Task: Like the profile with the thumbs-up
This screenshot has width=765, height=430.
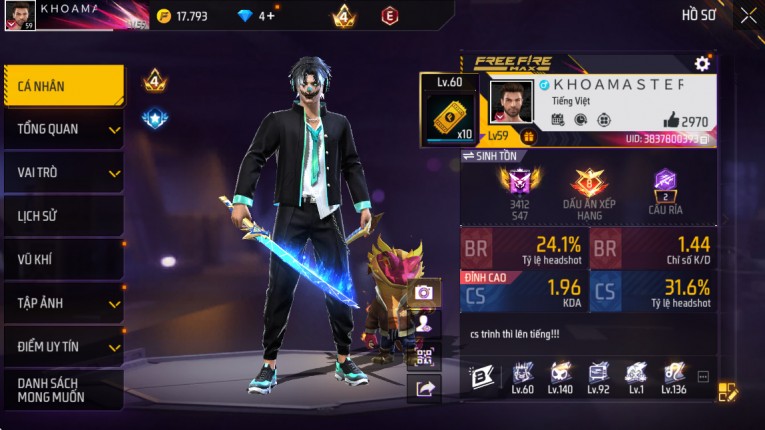Action: (671, 120)
